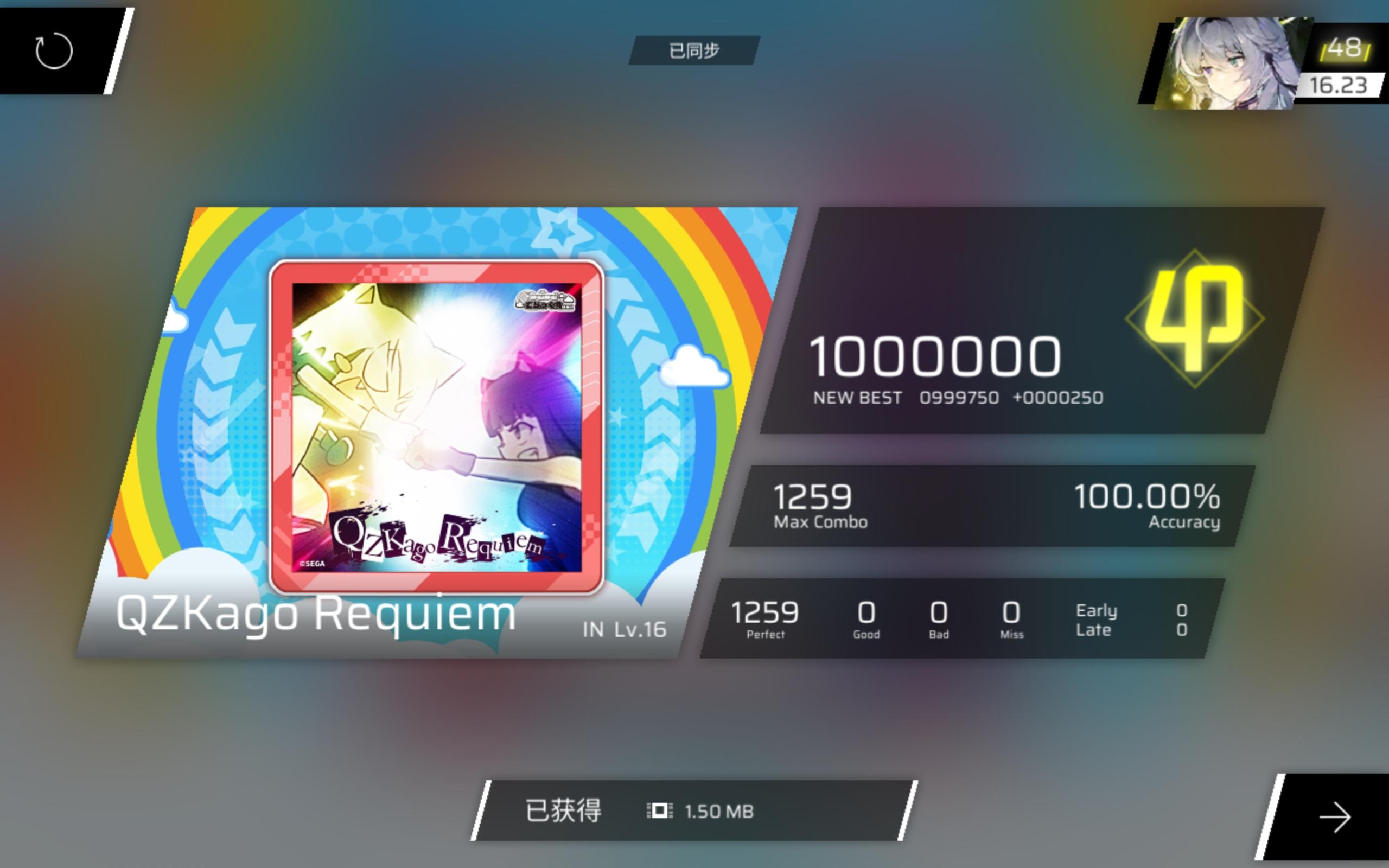
Task: Click the IN Lv.16 difficulty label
Action: tap(623, 630)
